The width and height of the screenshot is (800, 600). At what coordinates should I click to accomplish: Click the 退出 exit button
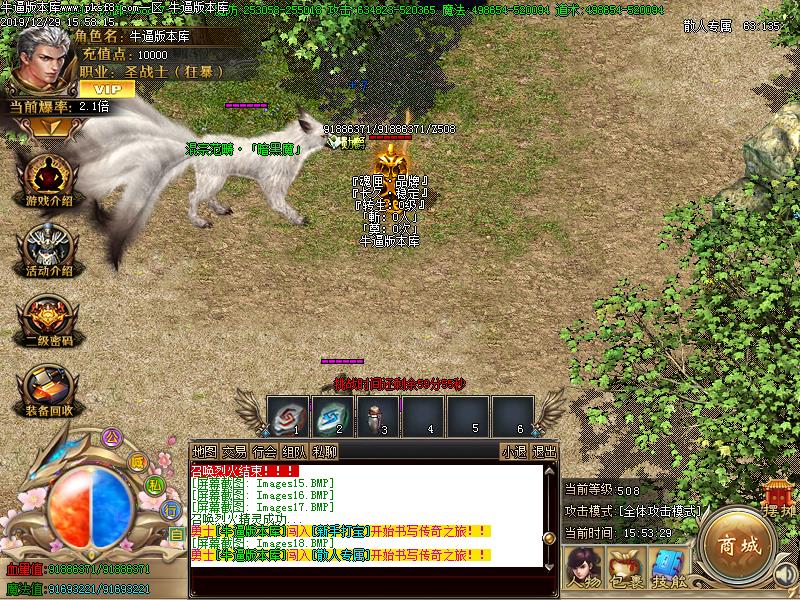point(544,452)
